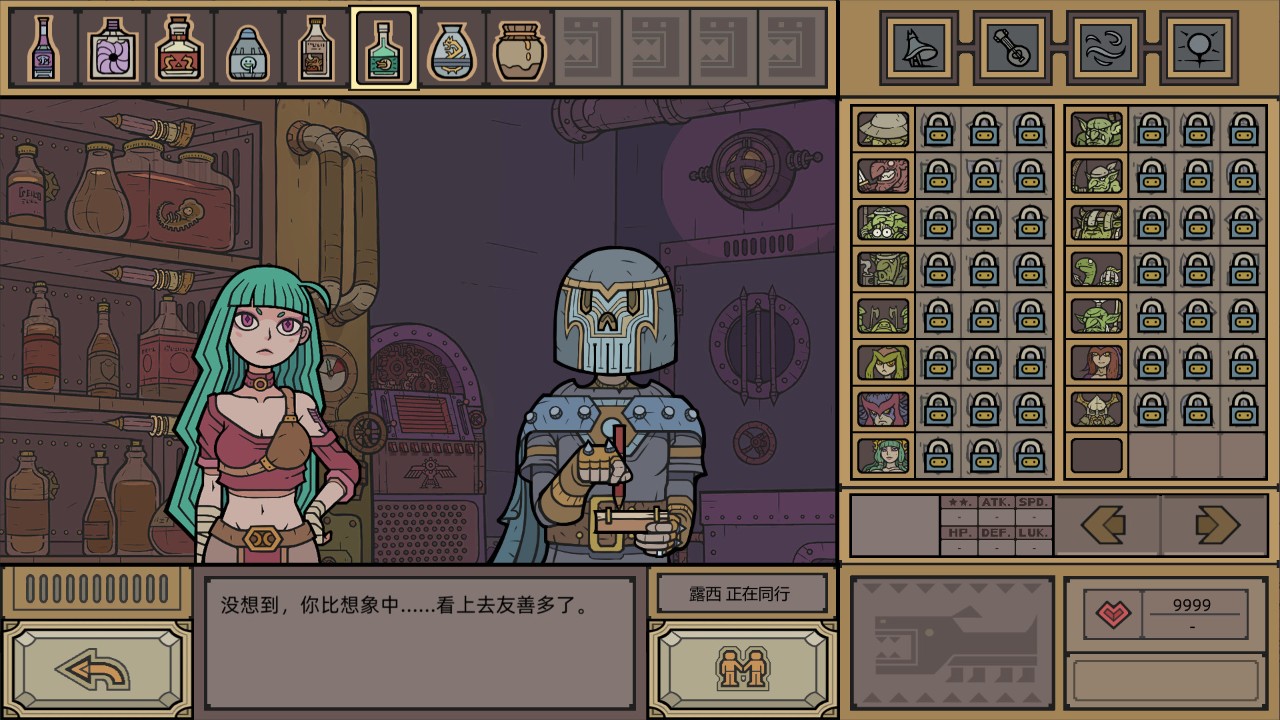Screen dimensions: 1280x720
Task: Pick the brown clay honey jar
Action: pos(518,48)
